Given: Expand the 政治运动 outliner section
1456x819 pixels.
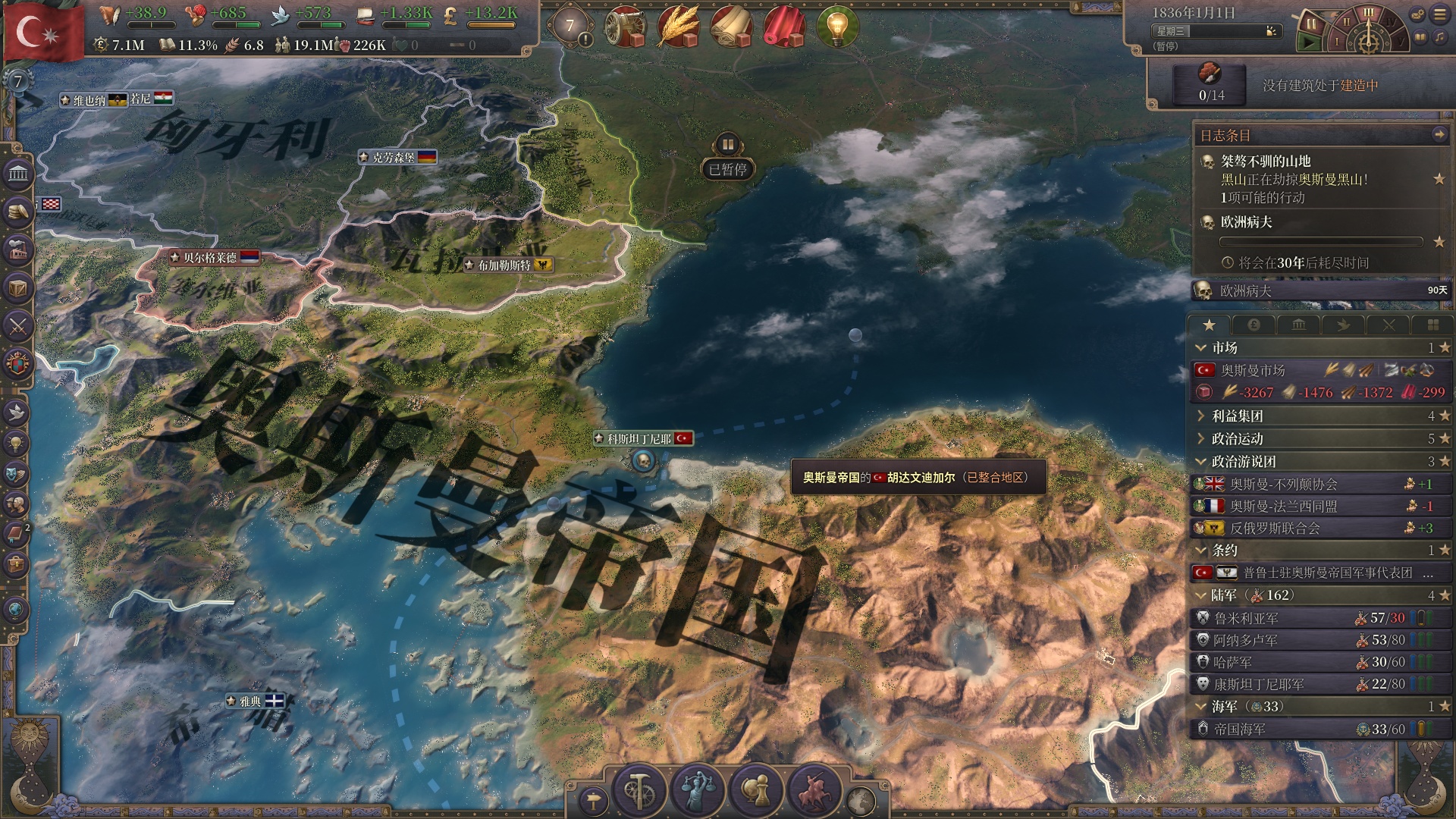Looking at the screenshot, I should point(1238,438).
